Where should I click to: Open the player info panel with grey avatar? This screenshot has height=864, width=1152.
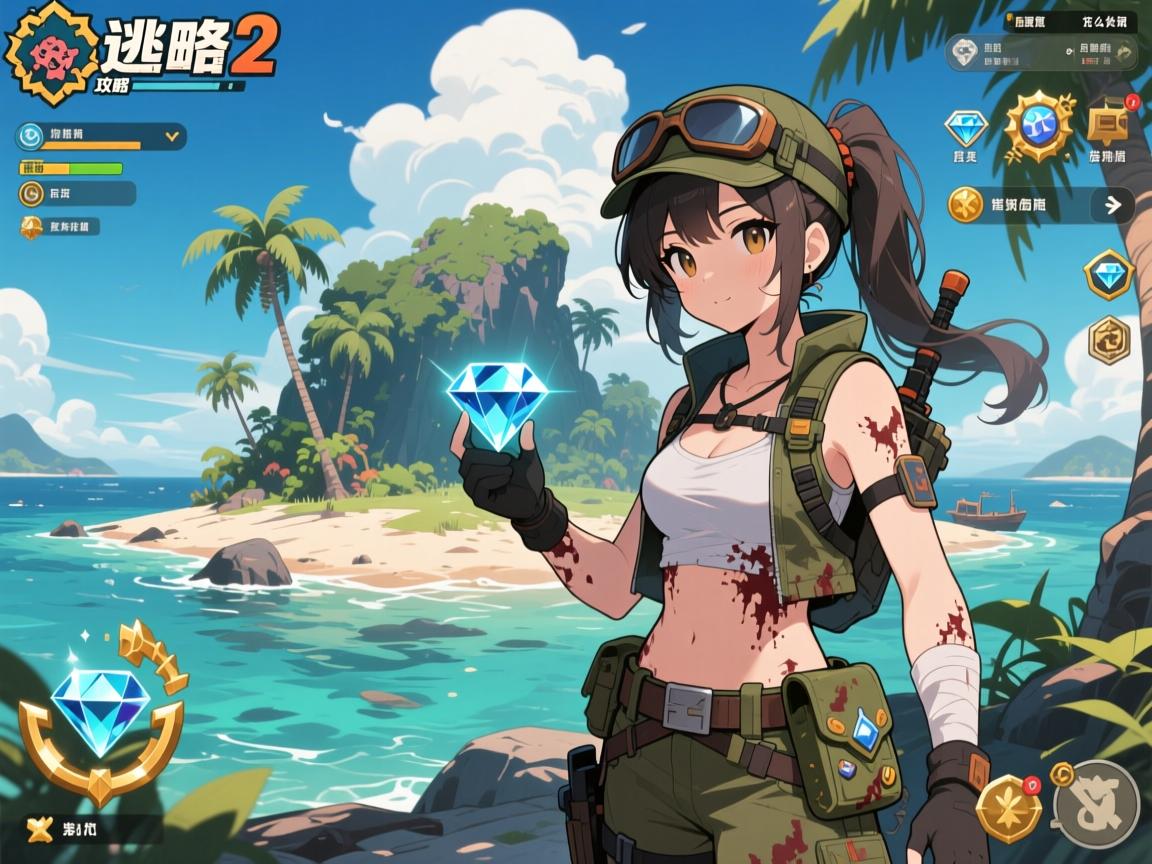(x=1042, y=52)
